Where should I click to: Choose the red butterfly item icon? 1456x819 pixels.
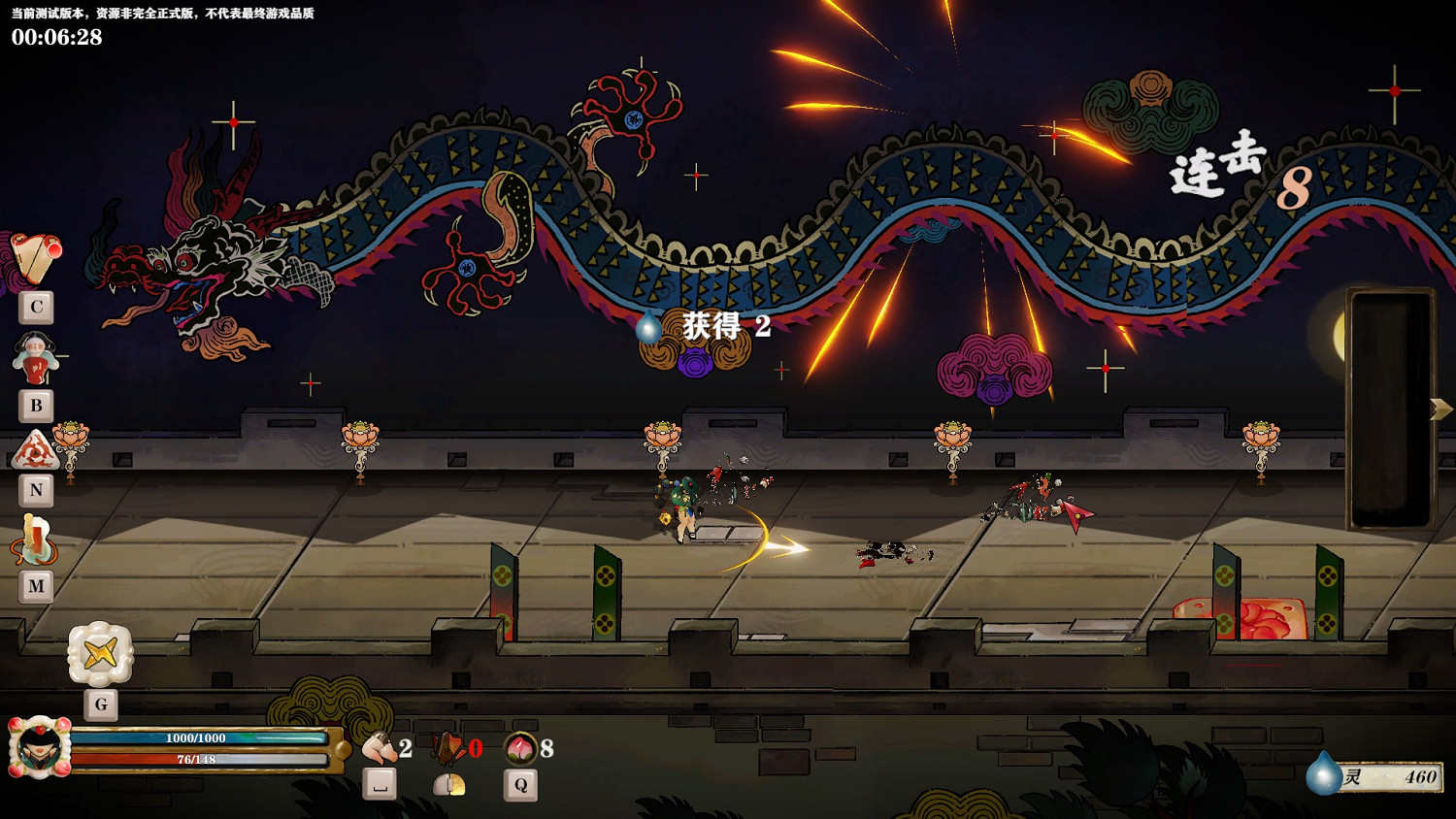click(449, 748)
